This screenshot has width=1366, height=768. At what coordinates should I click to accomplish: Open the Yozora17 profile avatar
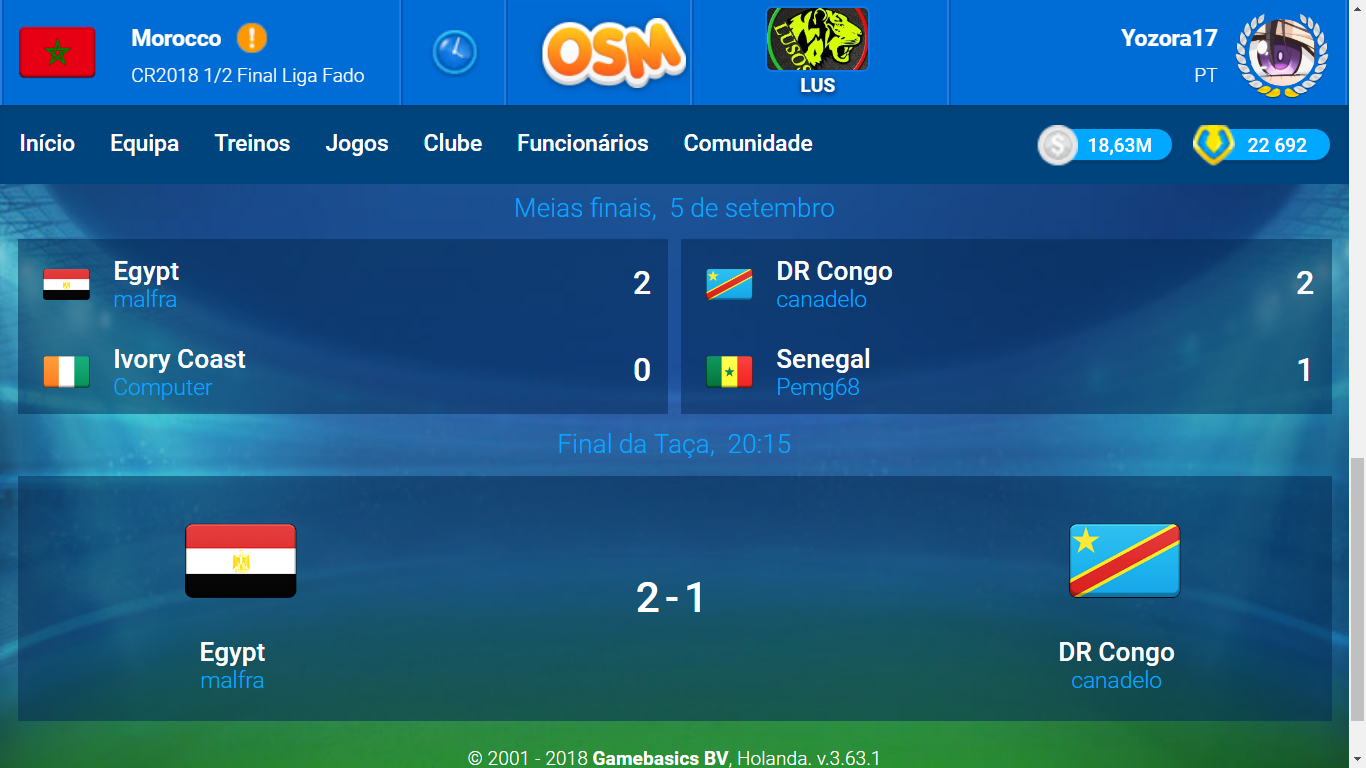pos(1281,54)
